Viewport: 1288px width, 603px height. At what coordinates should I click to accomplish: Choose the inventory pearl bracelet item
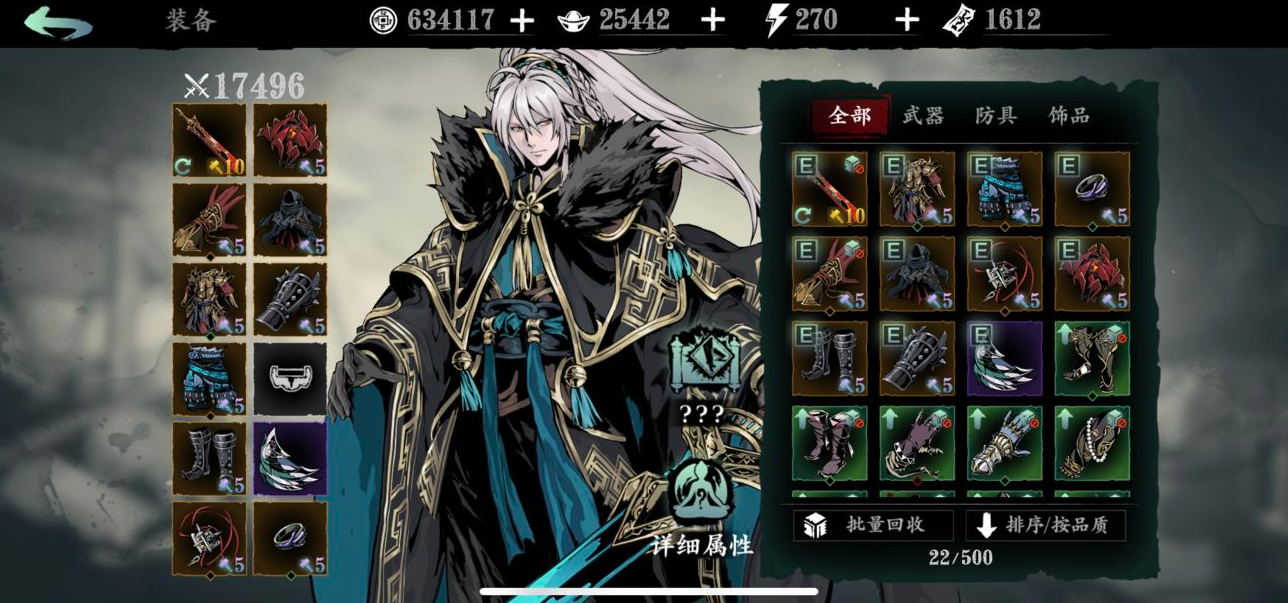[1092, 443]
